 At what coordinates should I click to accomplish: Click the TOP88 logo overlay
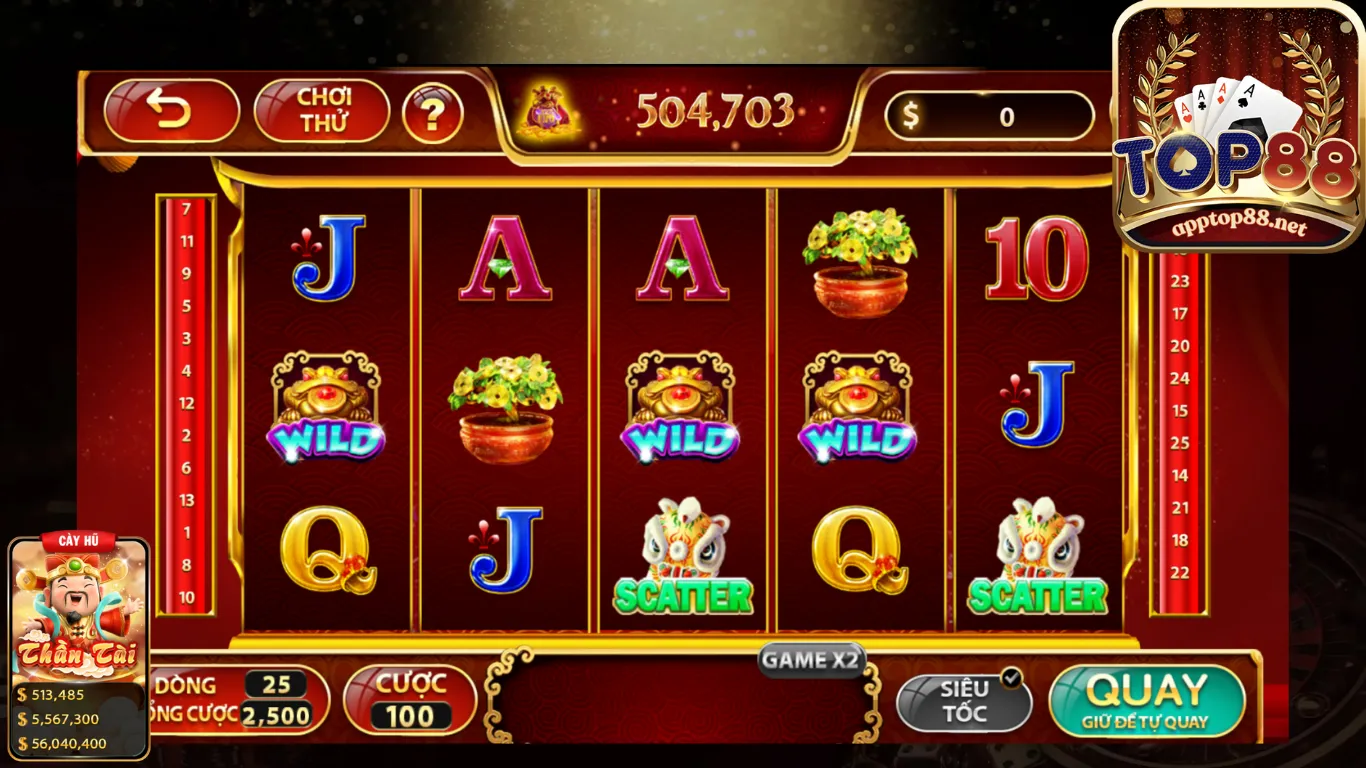1237,130
